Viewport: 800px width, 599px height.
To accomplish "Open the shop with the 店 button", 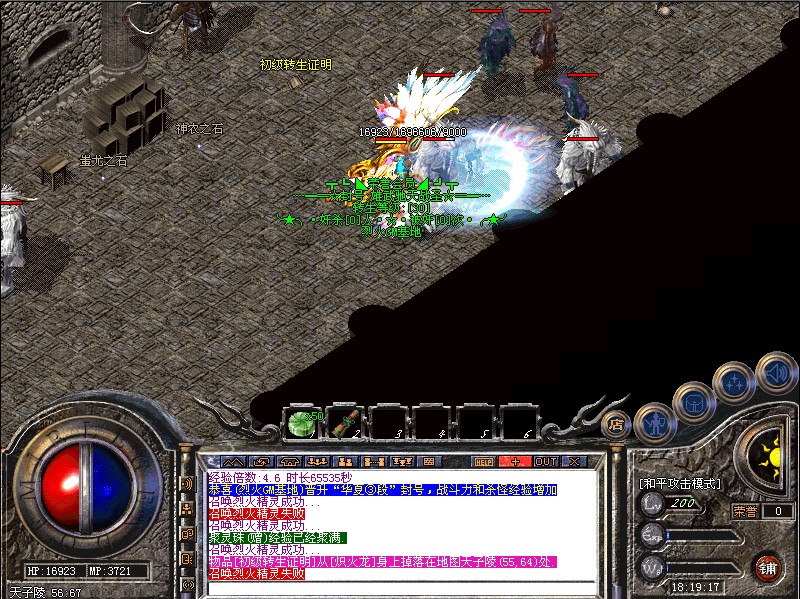I will click(x=616, y=423).
